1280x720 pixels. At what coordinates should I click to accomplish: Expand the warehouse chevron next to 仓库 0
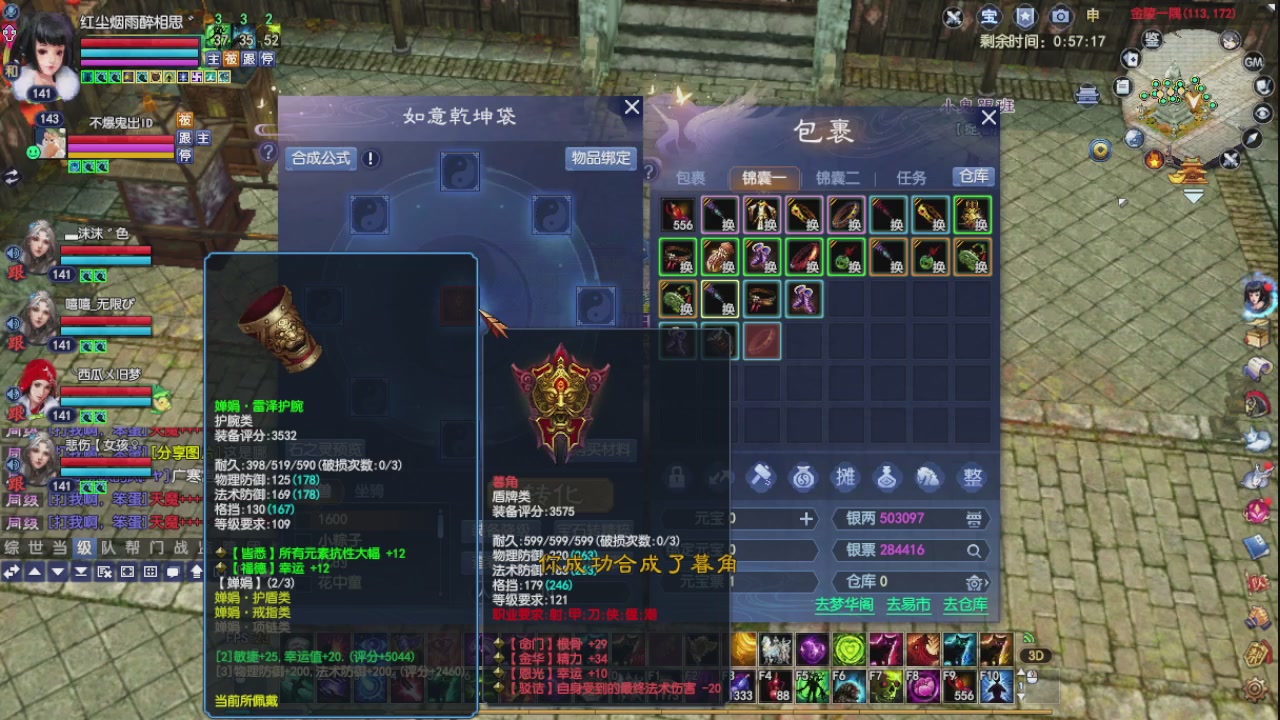(x=985, y=581)
